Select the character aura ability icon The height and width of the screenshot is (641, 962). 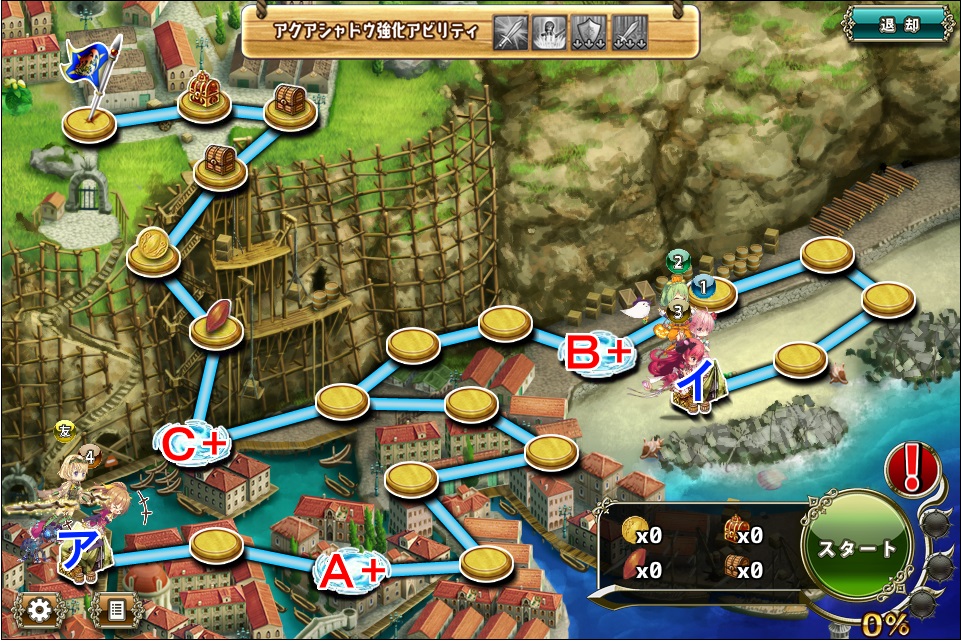[550, 31]
